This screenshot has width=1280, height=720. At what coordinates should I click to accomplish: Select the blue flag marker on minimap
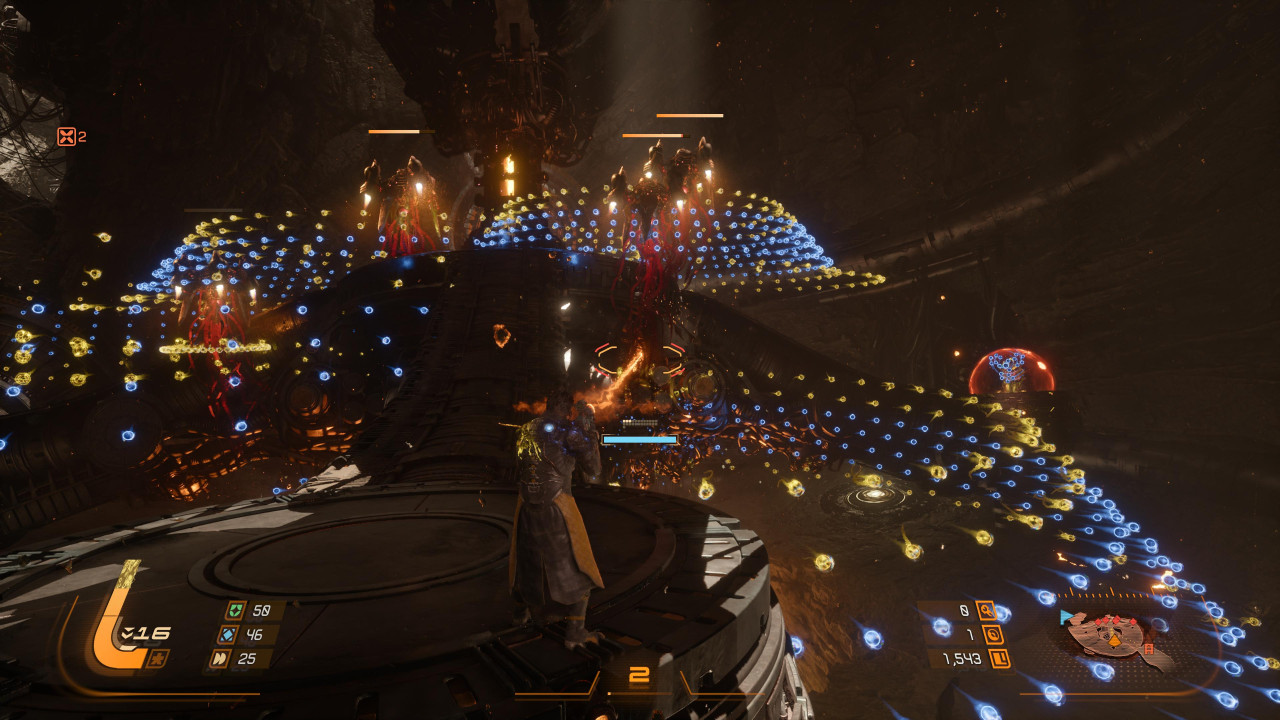coord(1067,618)
